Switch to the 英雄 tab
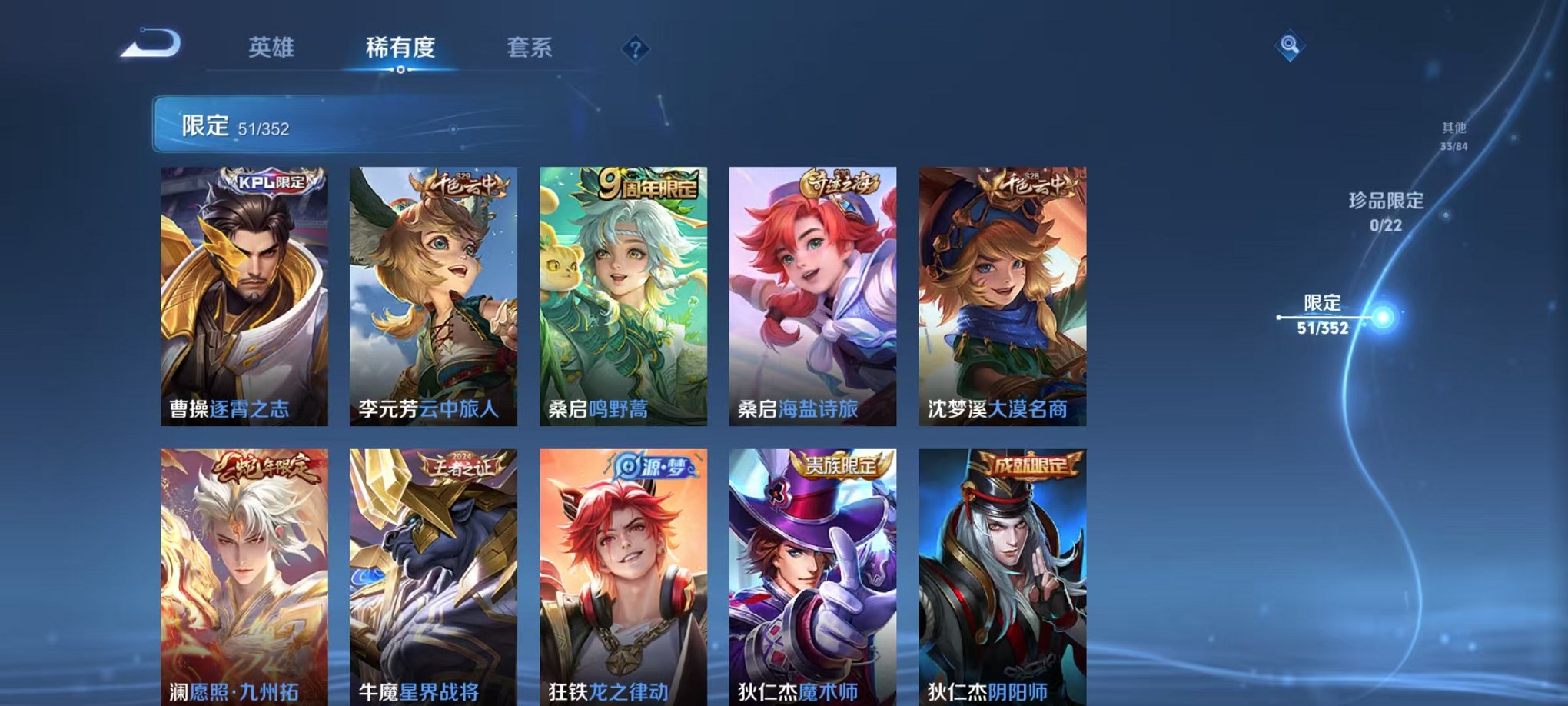The image size is (1568, 706). 271,48
